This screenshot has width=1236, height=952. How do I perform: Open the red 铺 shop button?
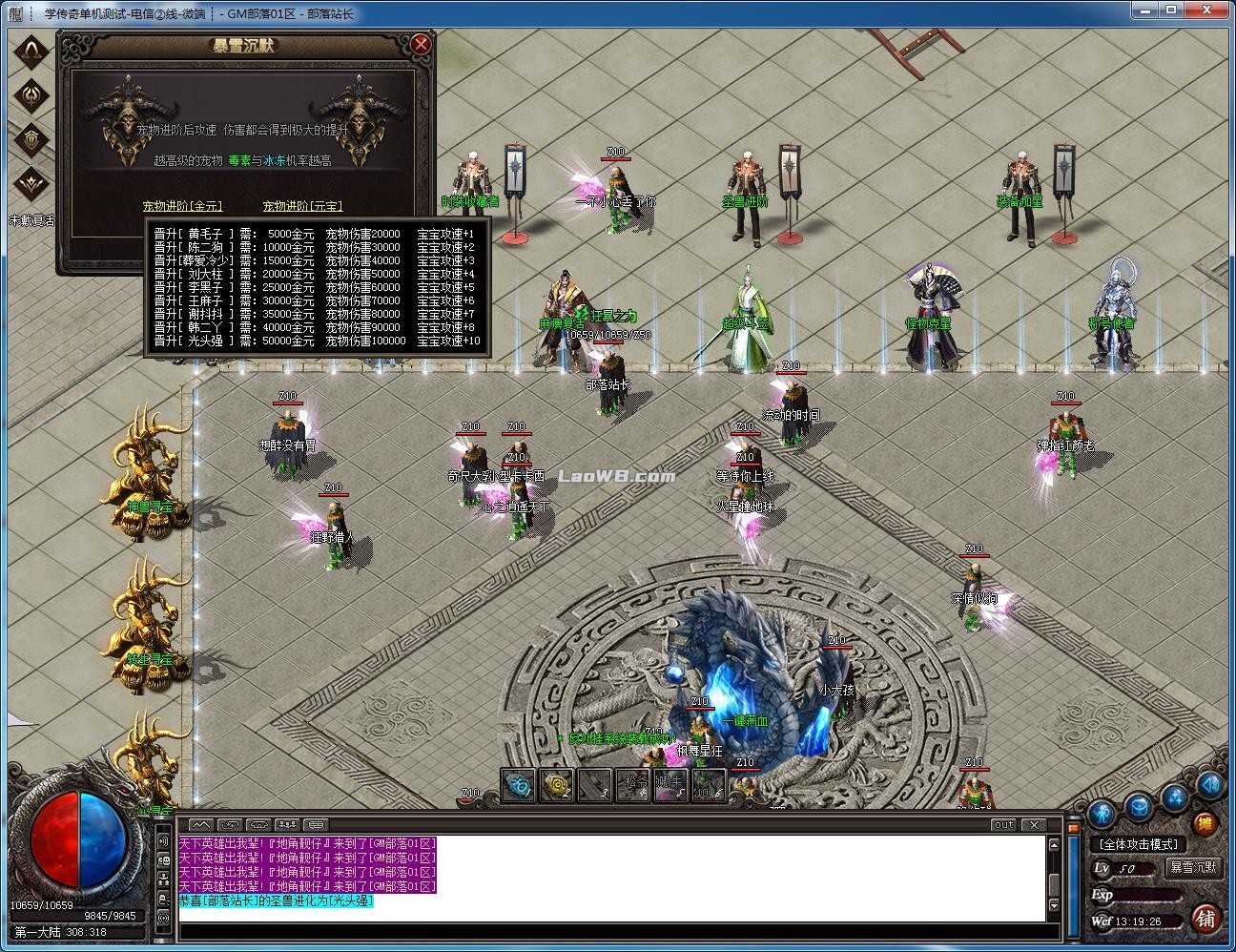tap(1205, 918)
